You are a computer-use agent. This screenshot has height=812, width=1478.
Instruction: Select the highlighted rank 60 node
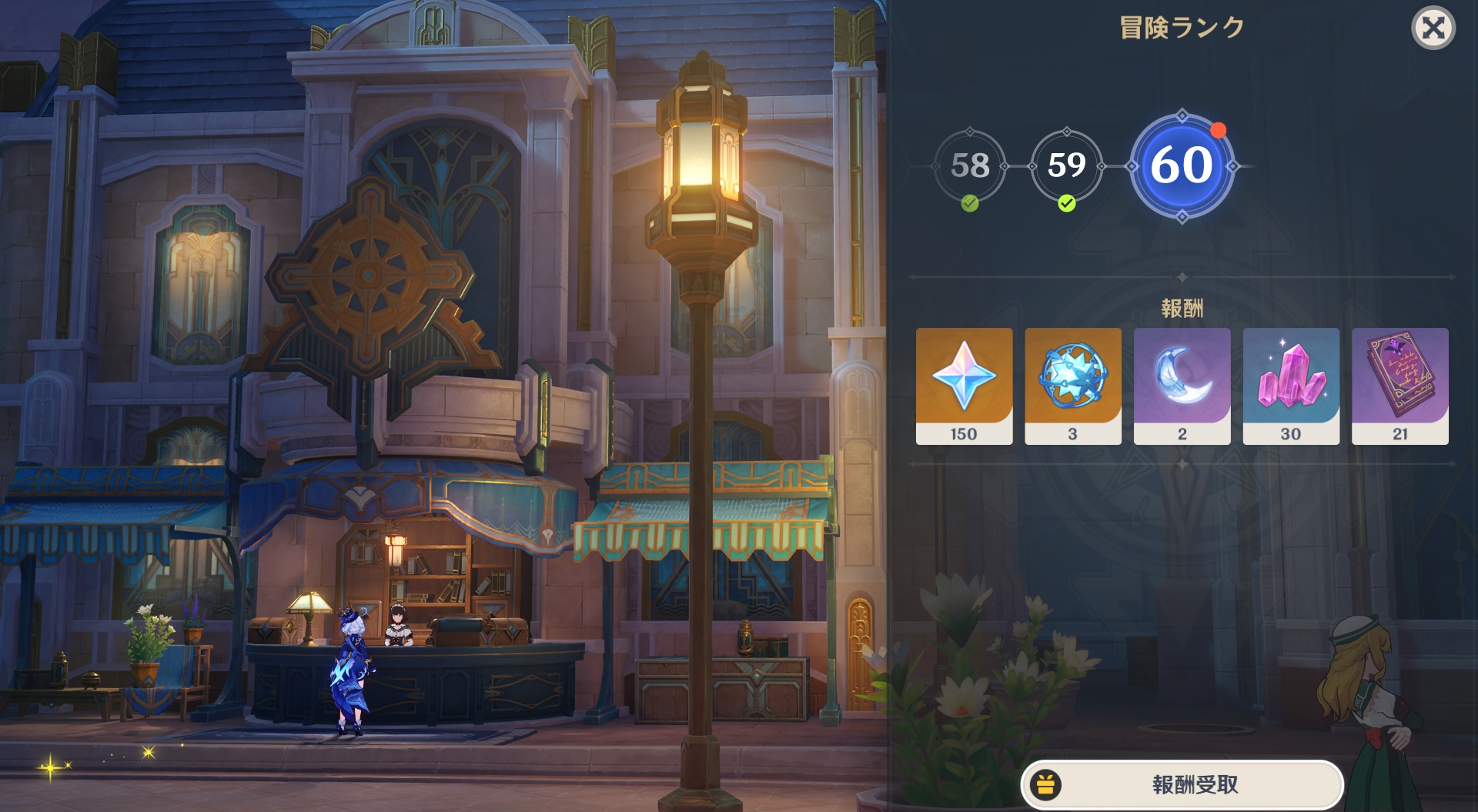1182,165
